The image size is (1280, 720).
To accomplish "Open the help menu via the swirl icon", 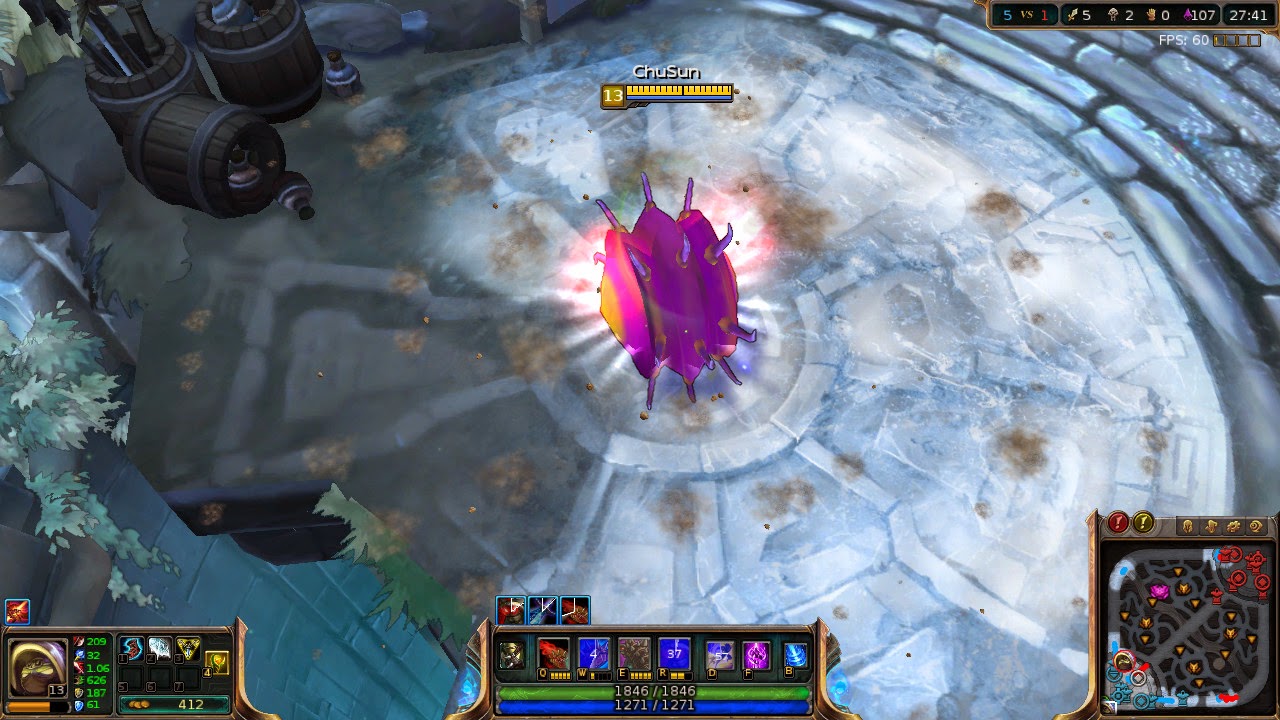I will [1255, 526].
